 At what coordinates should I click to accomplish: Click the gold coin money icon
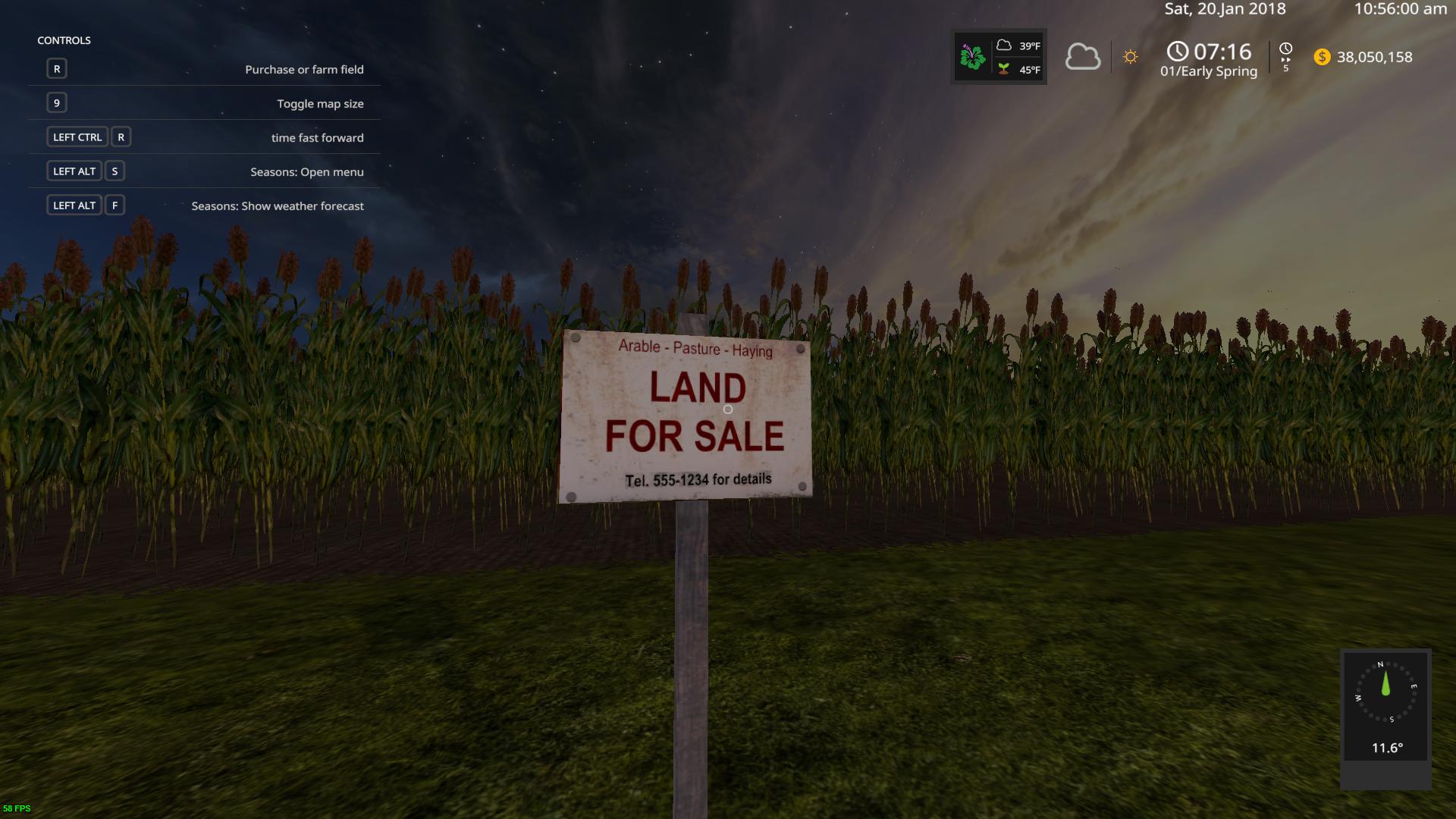point(1322,57)
